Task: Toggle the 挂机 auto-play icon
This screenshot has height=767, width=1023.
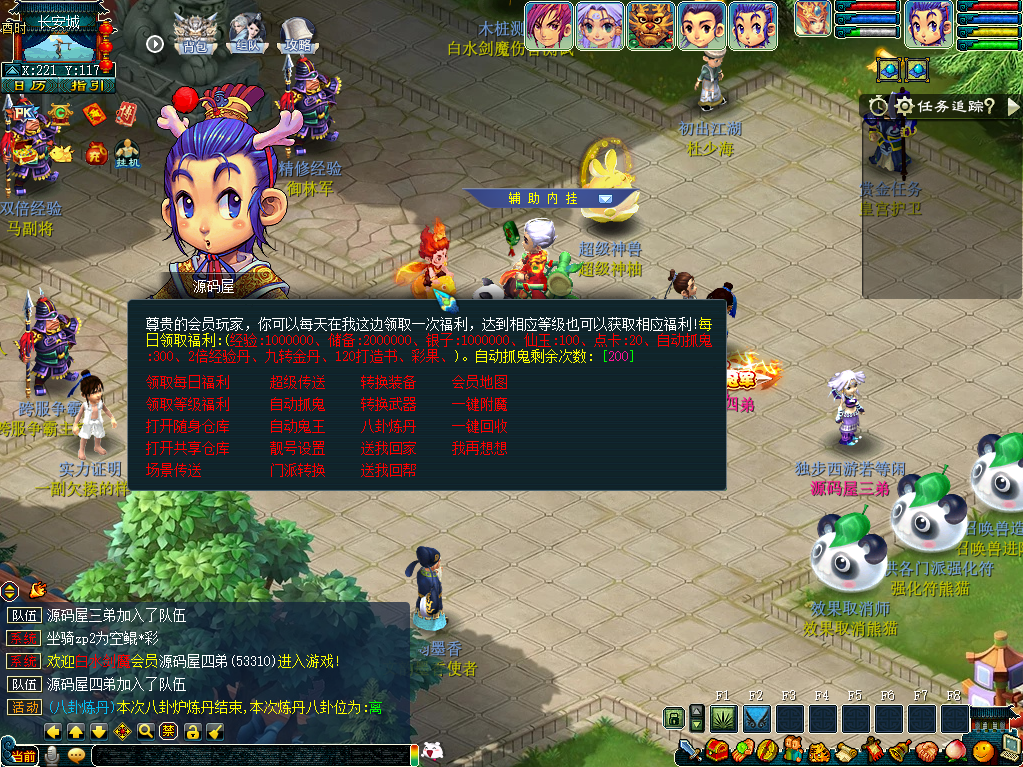Action: (127, 151)
